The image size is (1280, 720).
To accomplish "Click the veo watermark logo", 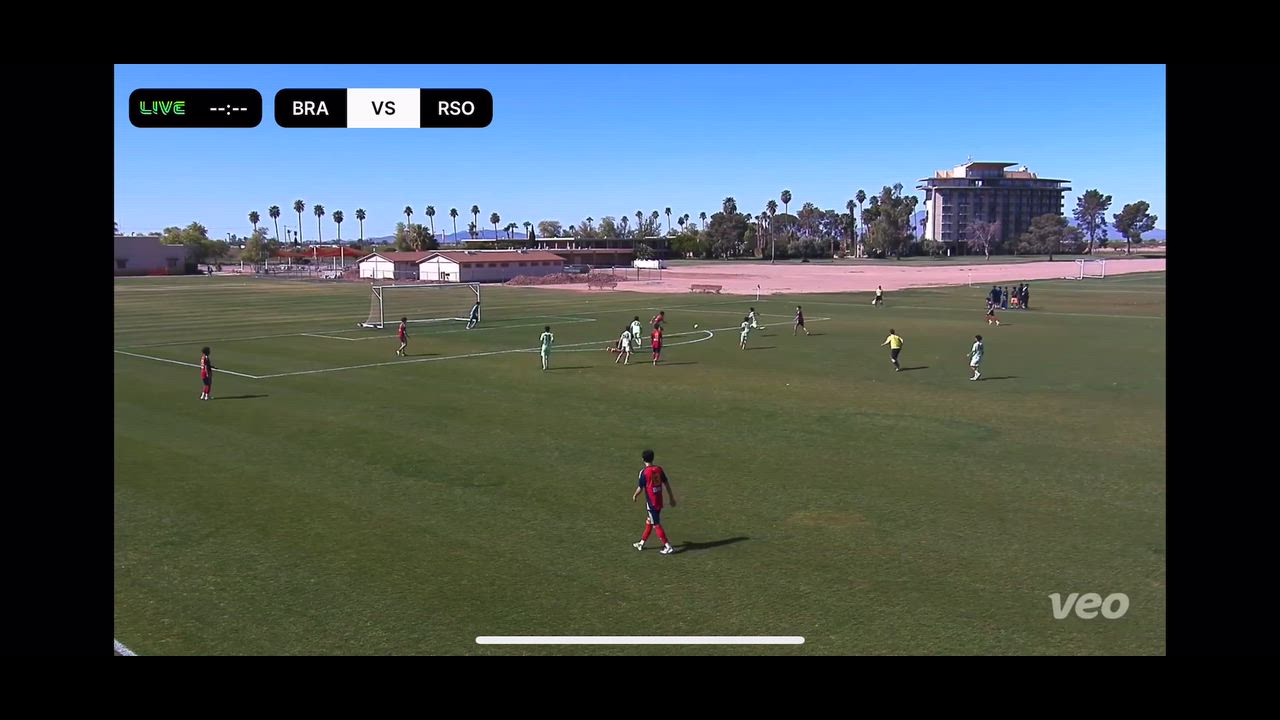I will (x=1088, y=605).
